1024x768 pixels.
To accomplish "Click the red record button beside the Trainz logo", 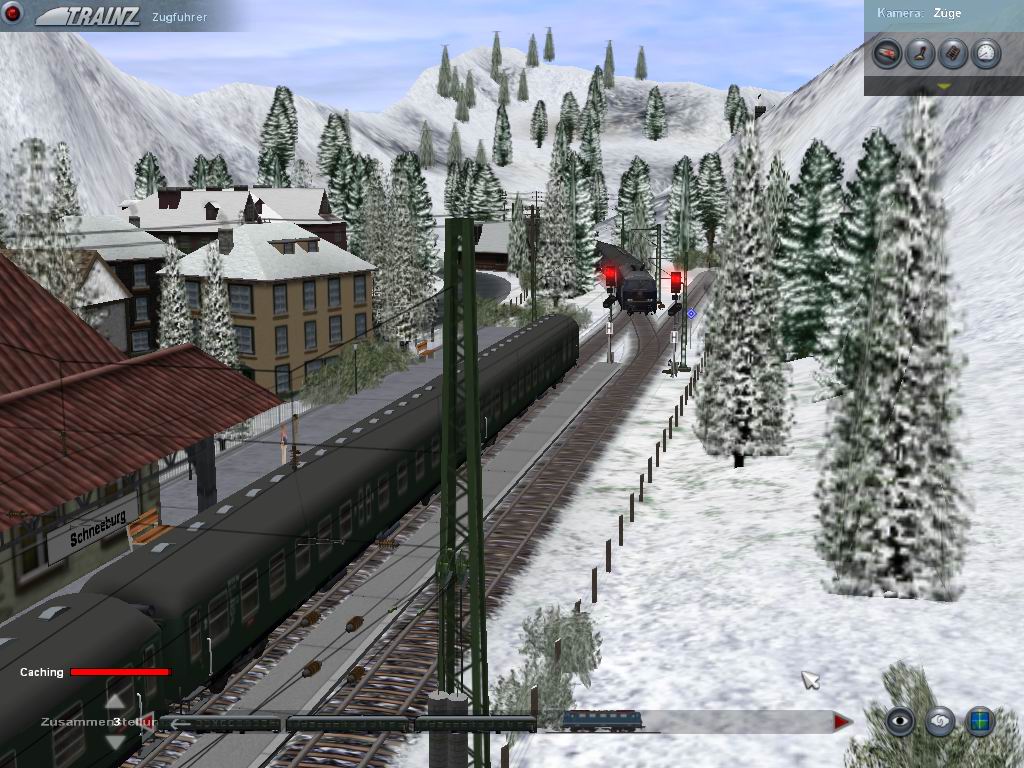I will coord(14,15).
